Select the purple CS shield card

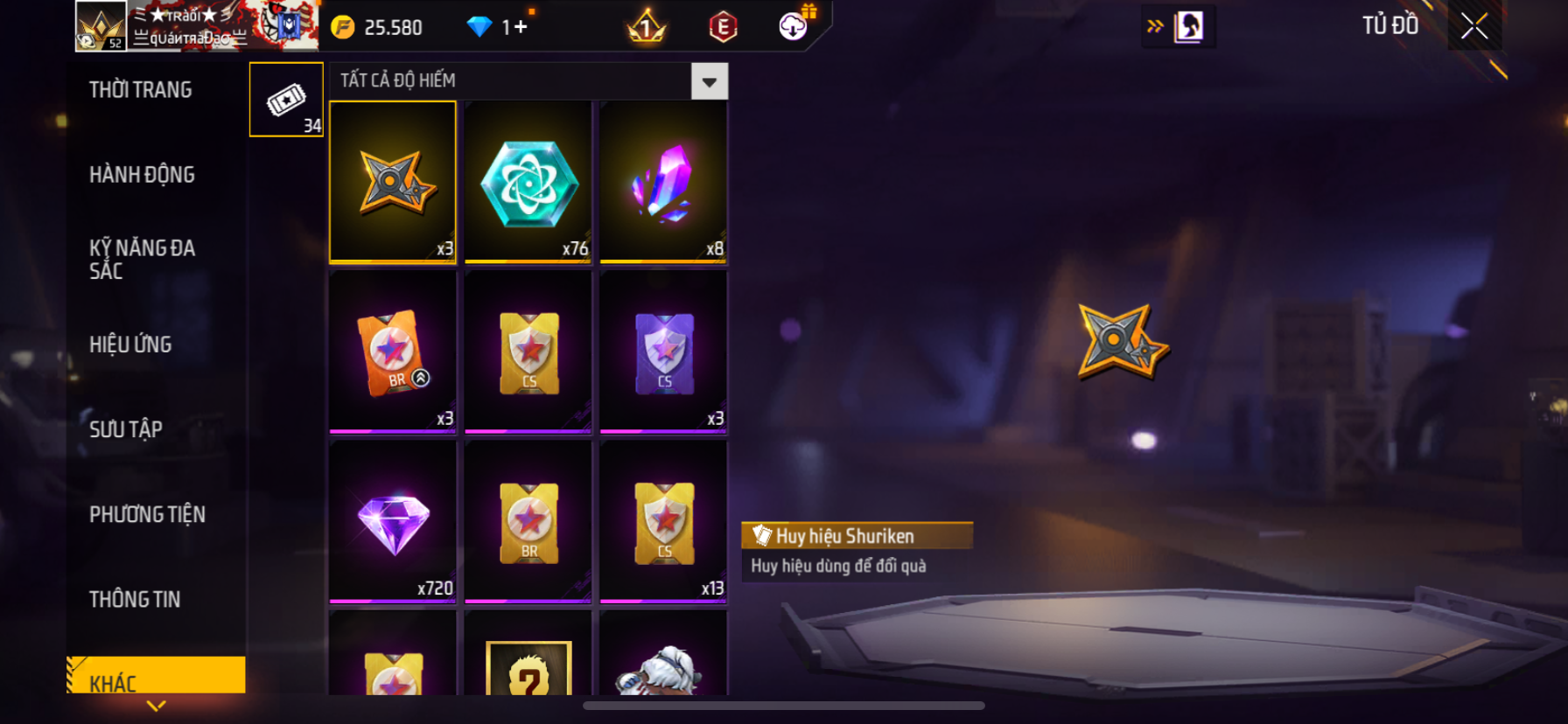point(663,352)
